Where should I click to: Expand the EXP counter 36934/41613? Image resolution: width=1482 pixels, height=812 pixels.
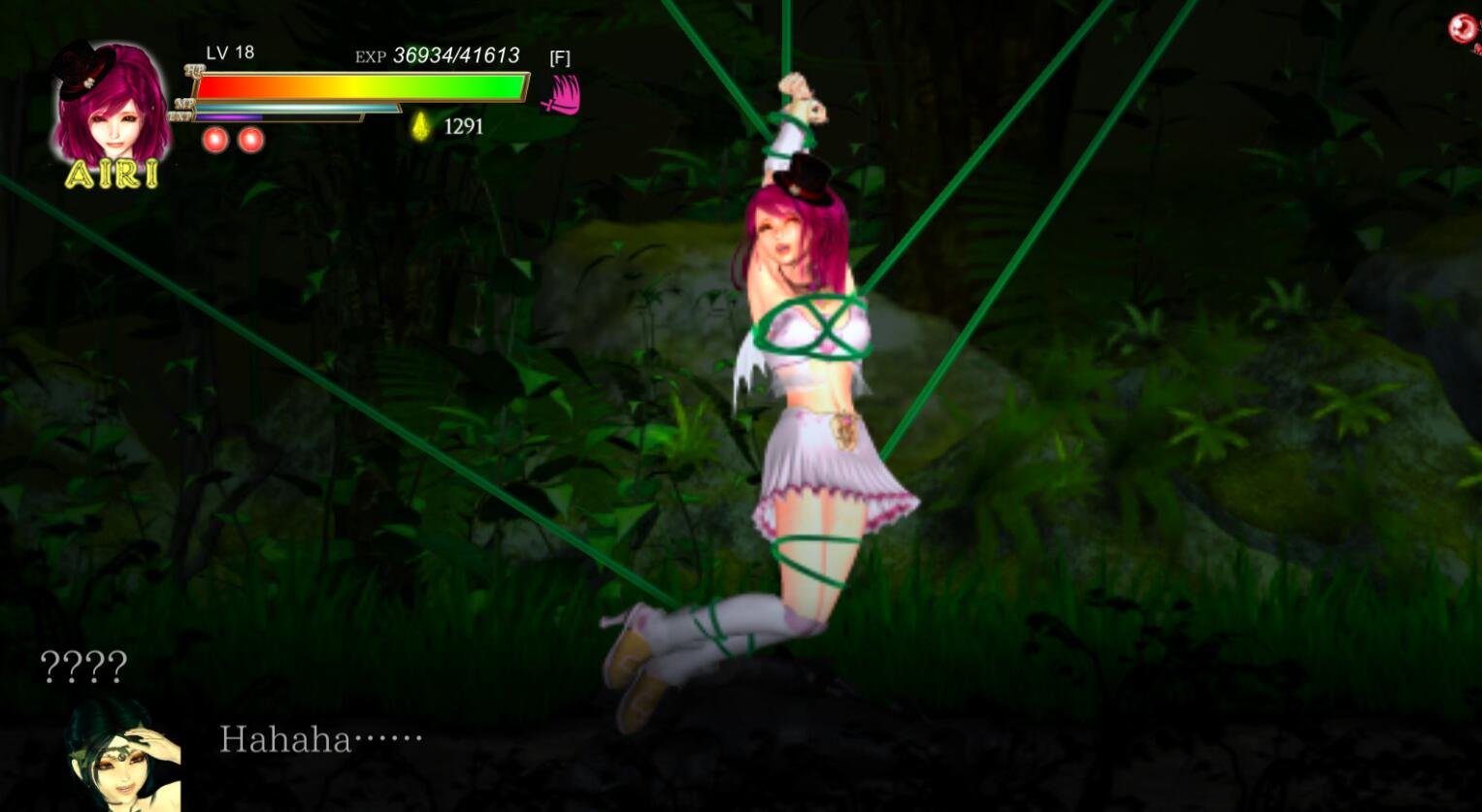point(453,56)
